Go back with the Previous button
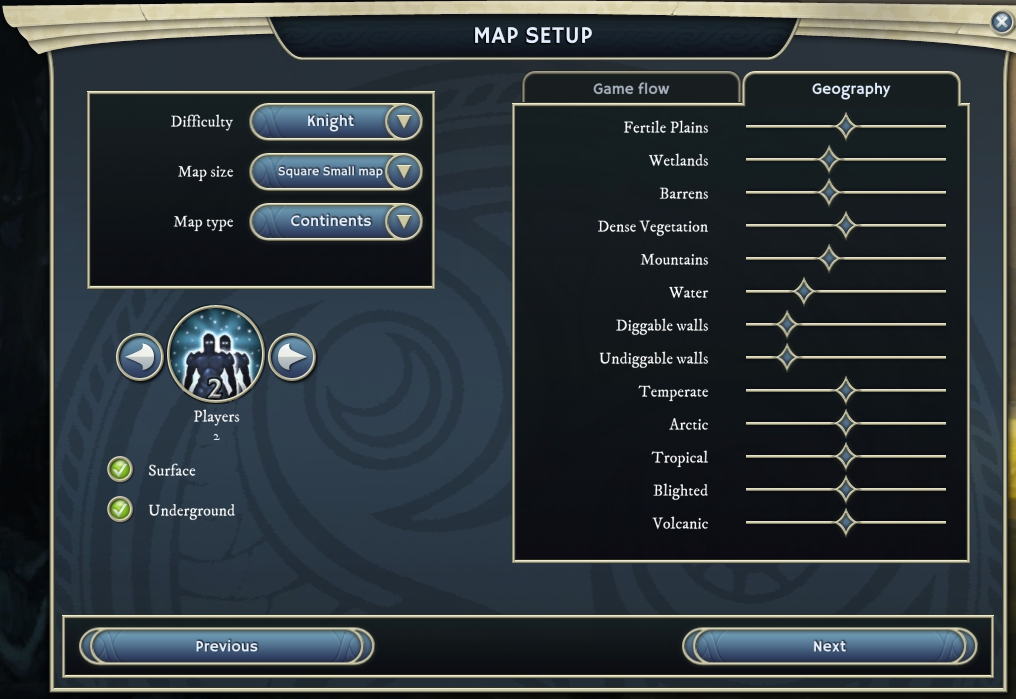 tap(226, 646)
